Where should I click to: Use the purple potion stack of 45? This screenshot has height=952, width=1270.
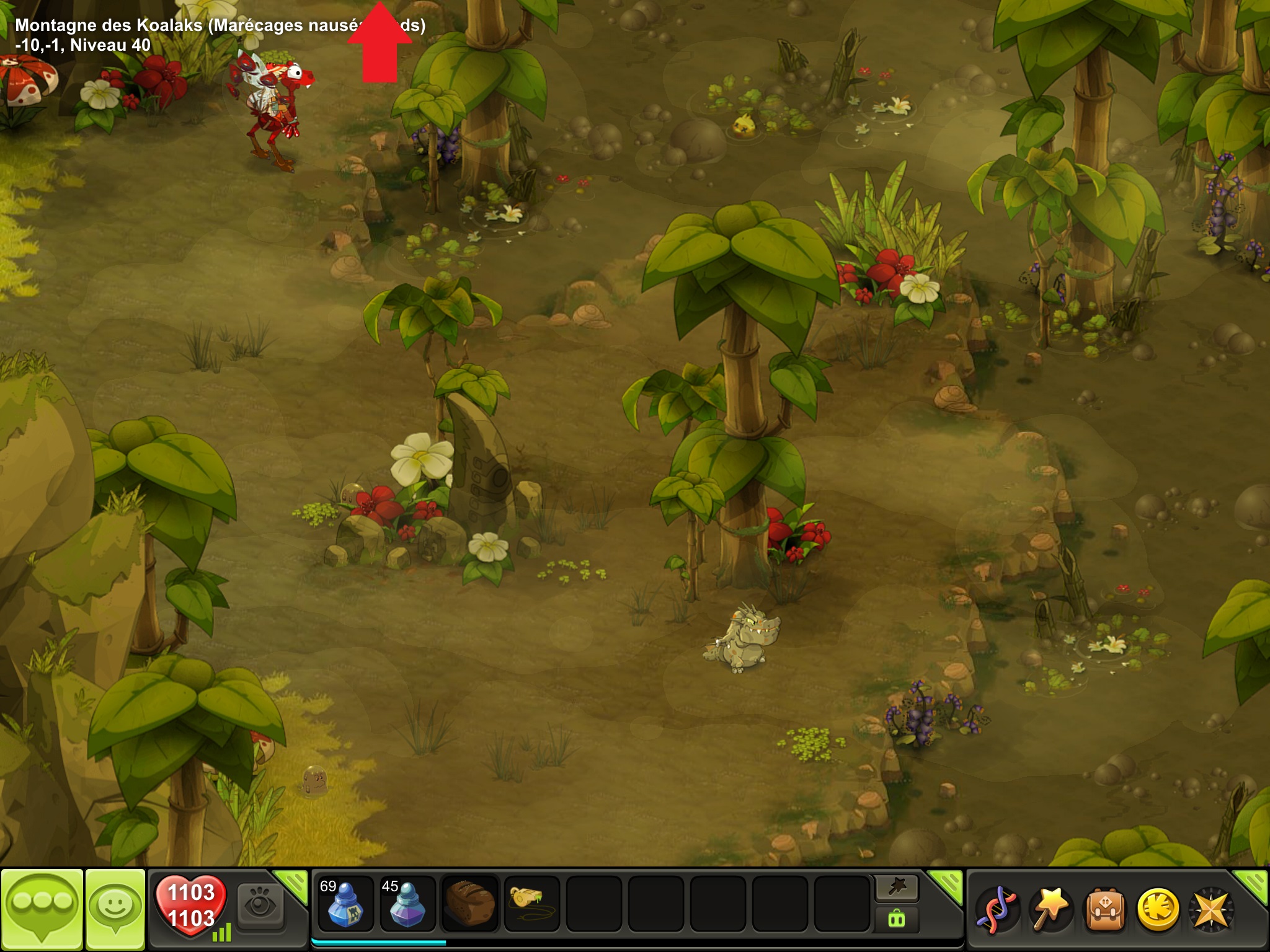point(407,904)
